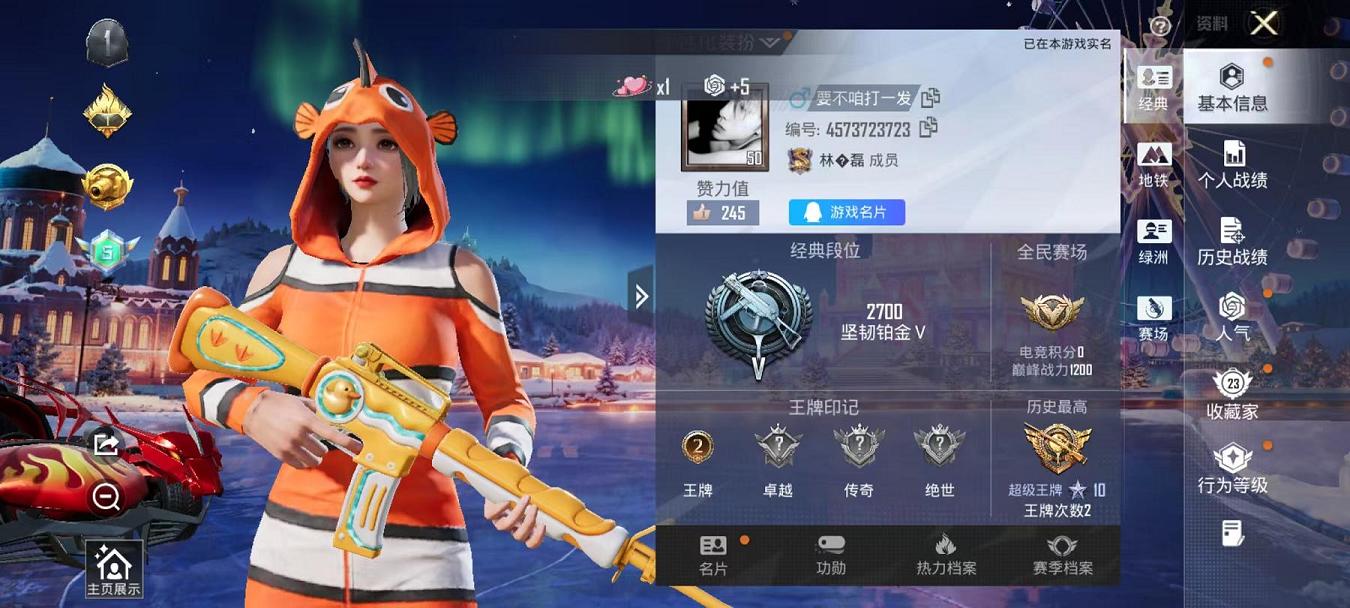Collapse the info panel with the arrow

pyautogui.click(x=641, y=296)
